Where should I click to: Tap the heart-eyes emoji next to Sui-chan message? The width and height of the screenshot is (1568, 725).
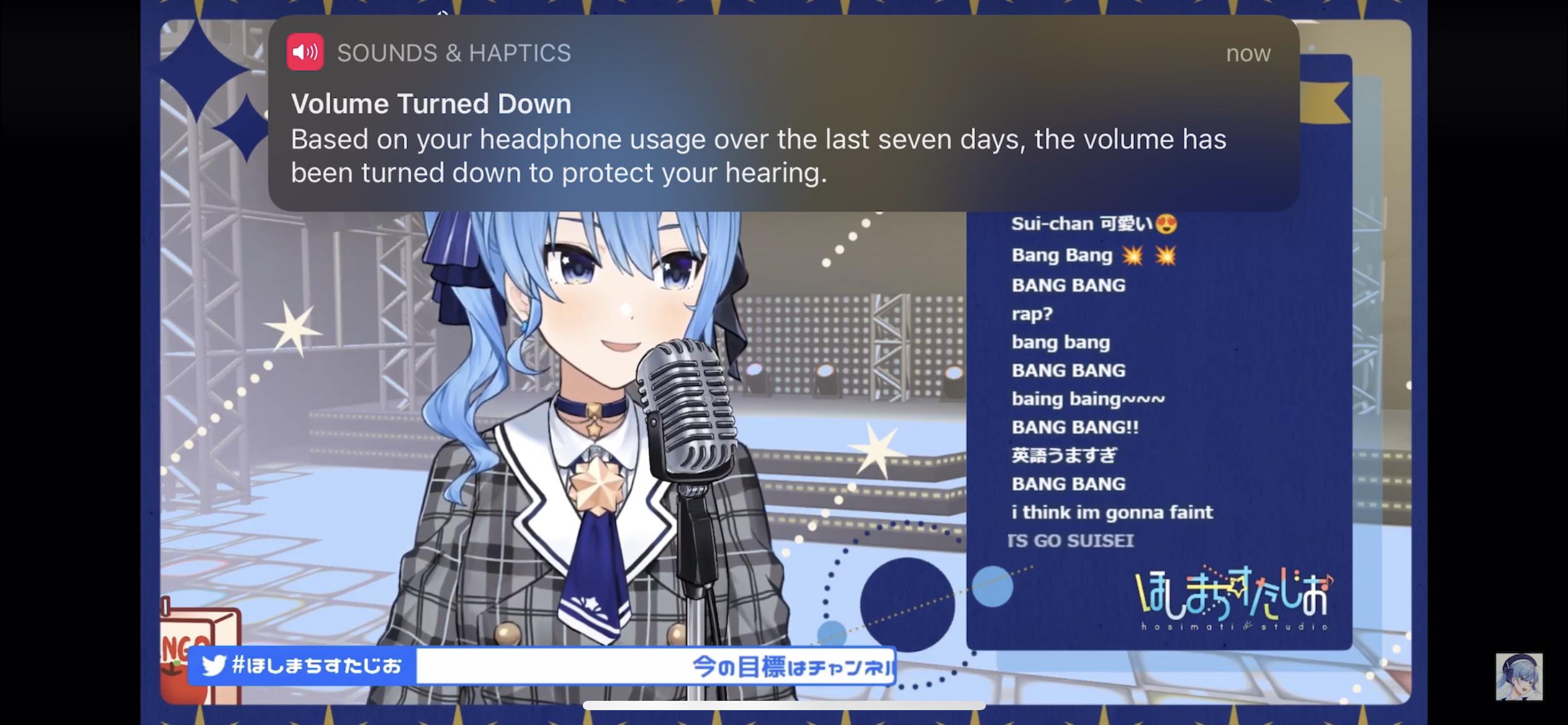(x=1167, y=223)
